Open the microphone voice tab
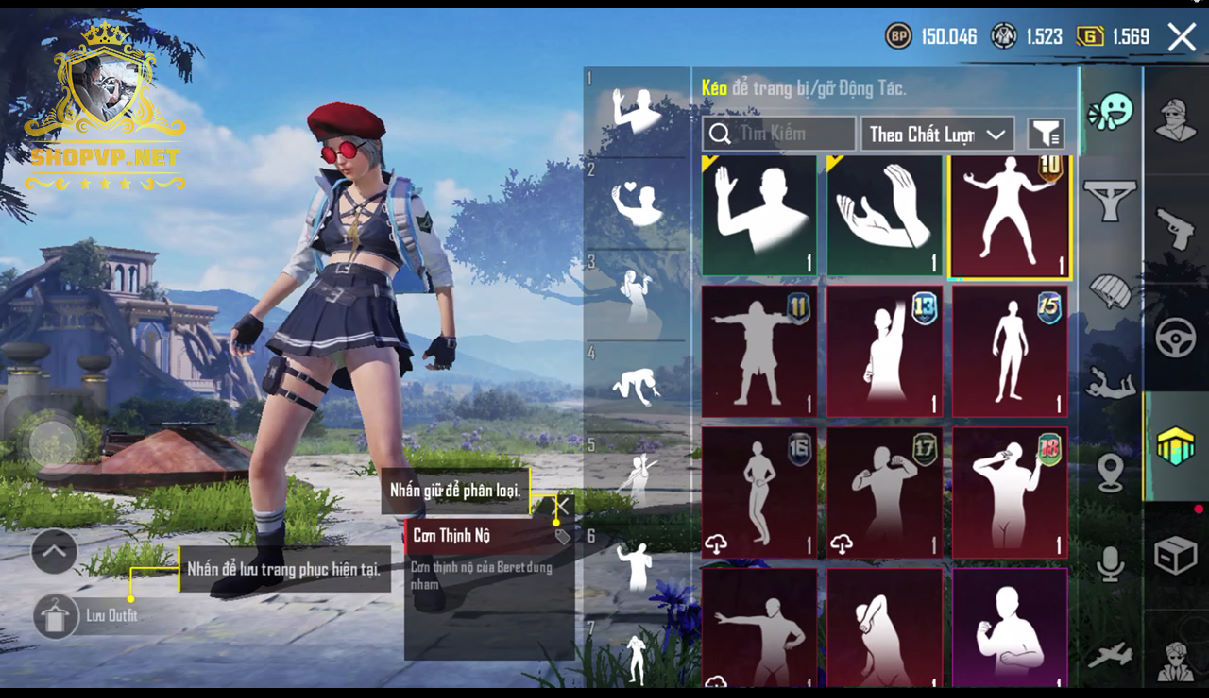1209x698 pixels. [x=1111, y=564]
